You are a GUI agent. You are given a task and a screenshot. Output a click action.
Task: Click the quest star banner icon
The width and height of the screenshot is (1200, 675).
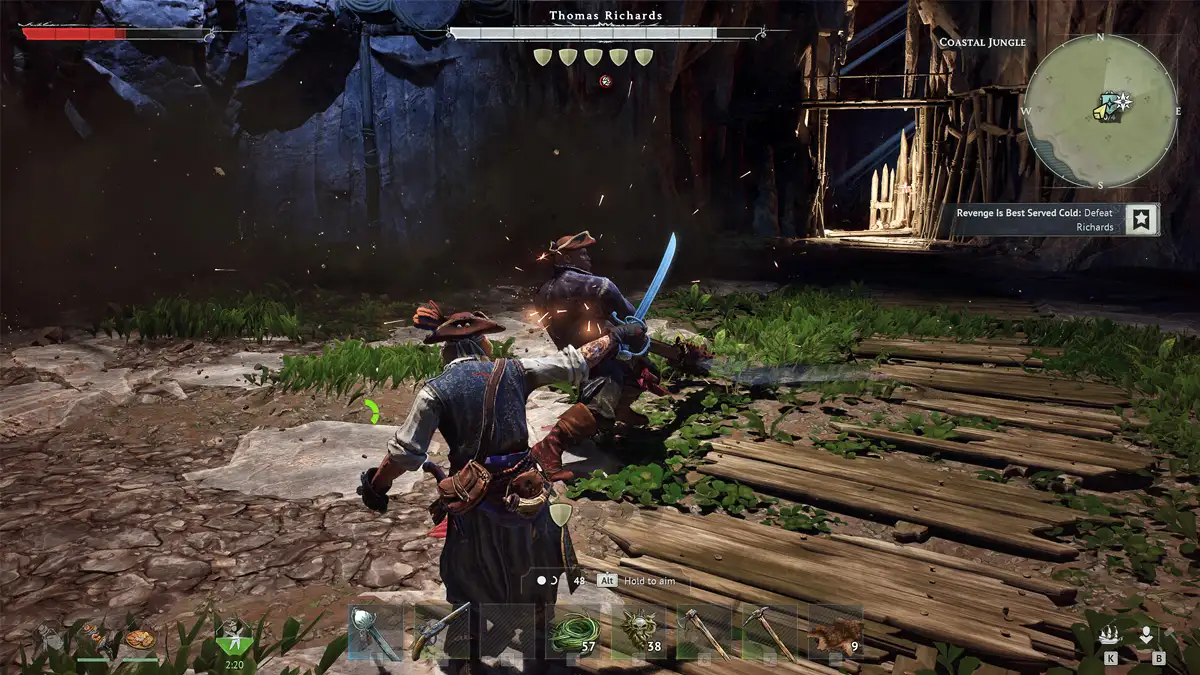1141,220
